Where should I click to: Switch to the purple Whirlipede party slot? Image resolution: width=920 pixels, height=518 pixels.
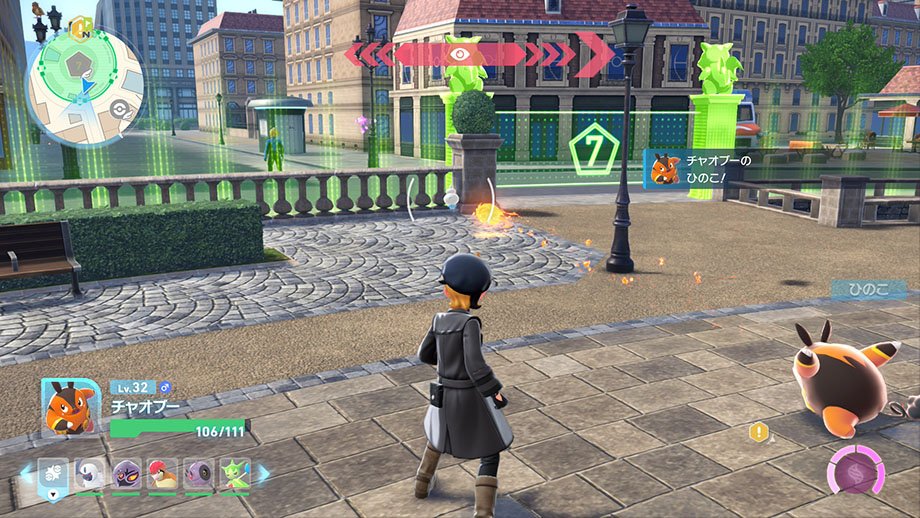click(x=197, y=473)
